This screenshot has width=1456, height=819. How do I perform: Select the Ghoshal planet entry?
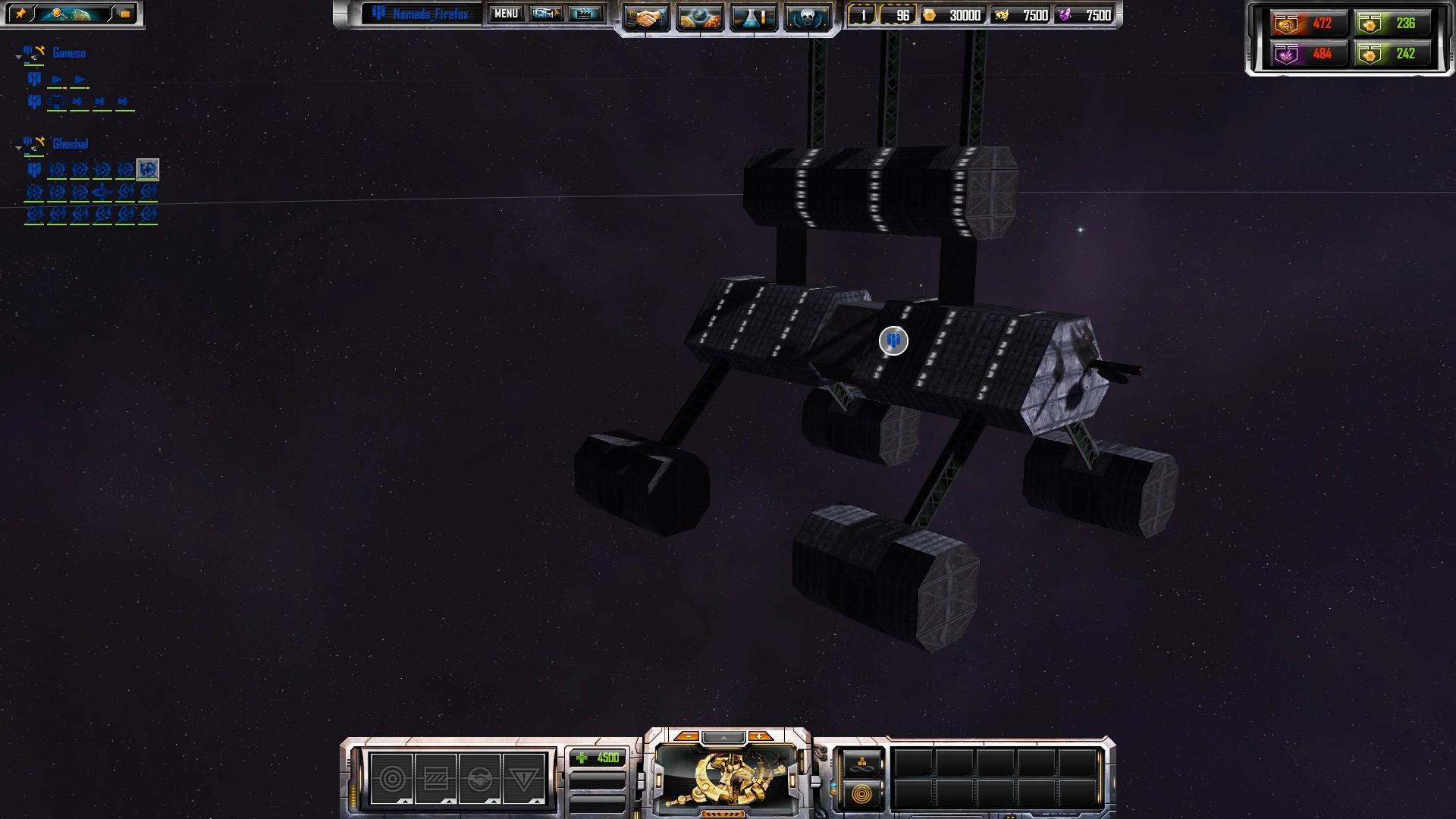[x=70, y=144]
